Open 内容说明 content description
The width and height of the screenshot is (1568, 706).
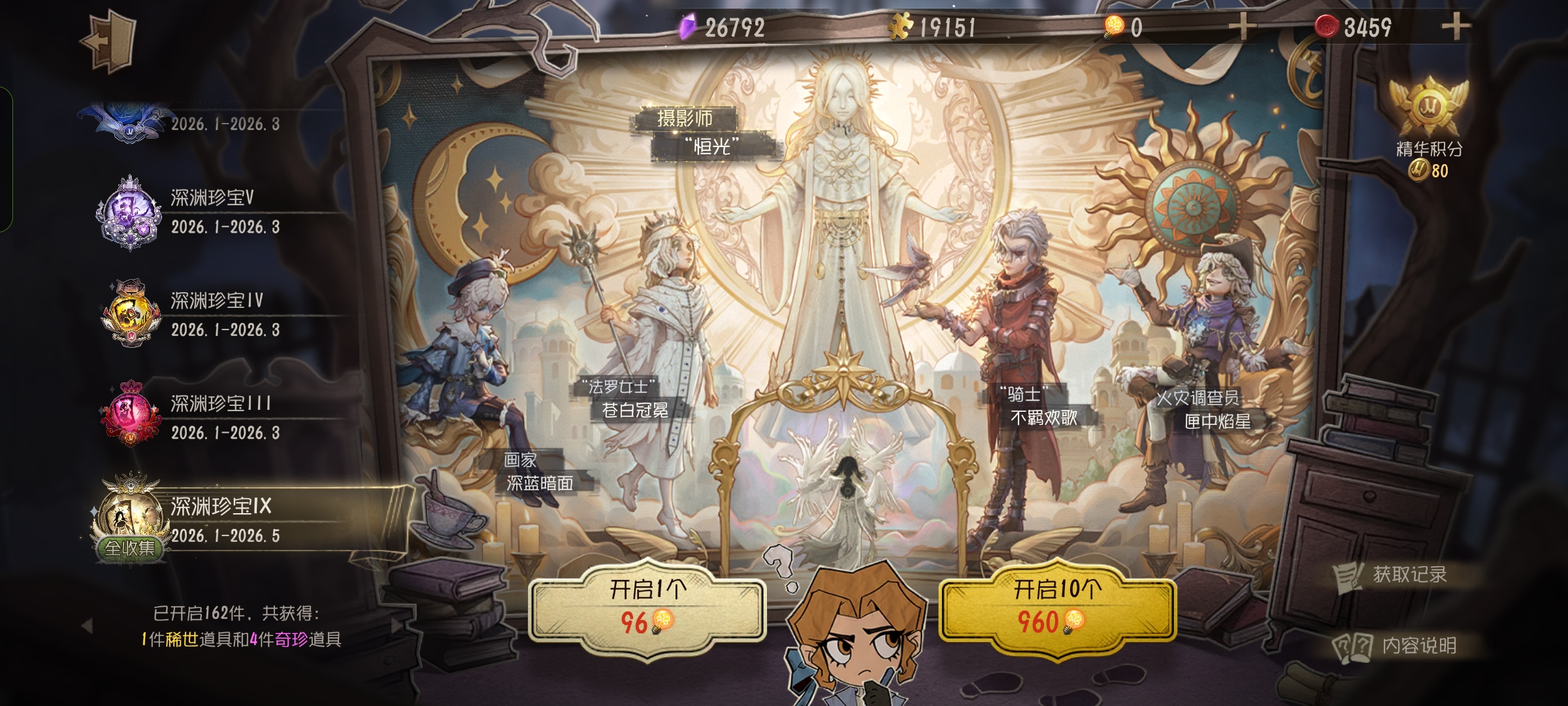(x=1398, y=646)
